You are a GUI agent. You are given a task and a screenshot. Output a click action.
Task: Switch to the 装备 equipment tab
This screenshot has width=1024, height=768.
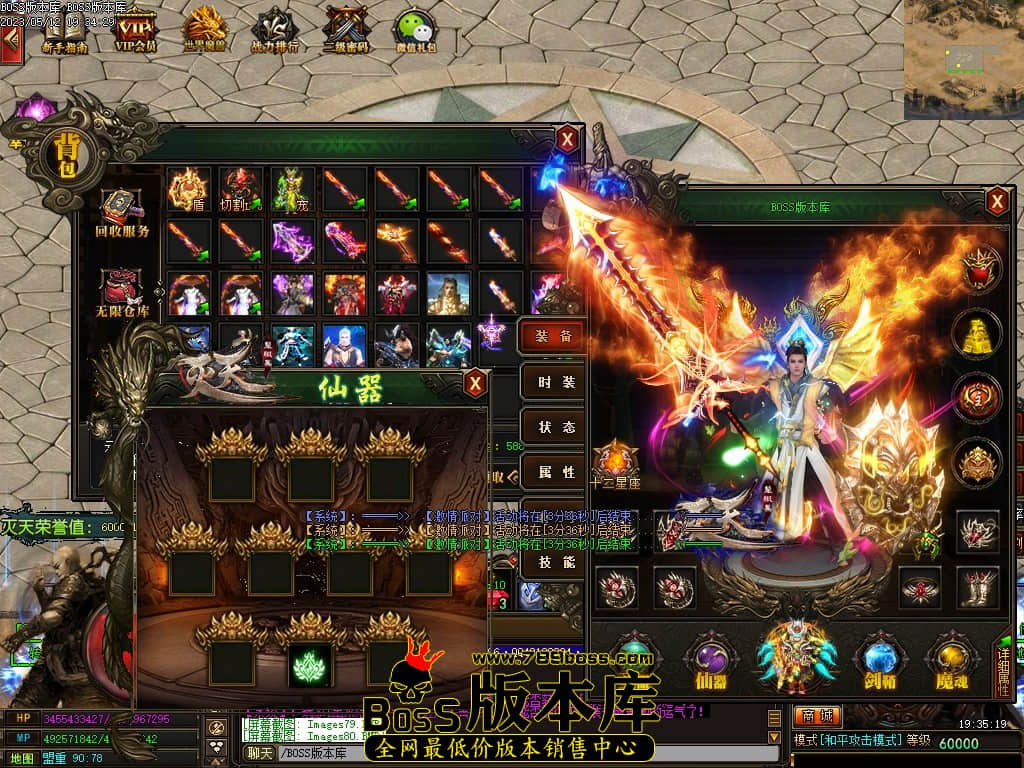(x=554, y=336)
